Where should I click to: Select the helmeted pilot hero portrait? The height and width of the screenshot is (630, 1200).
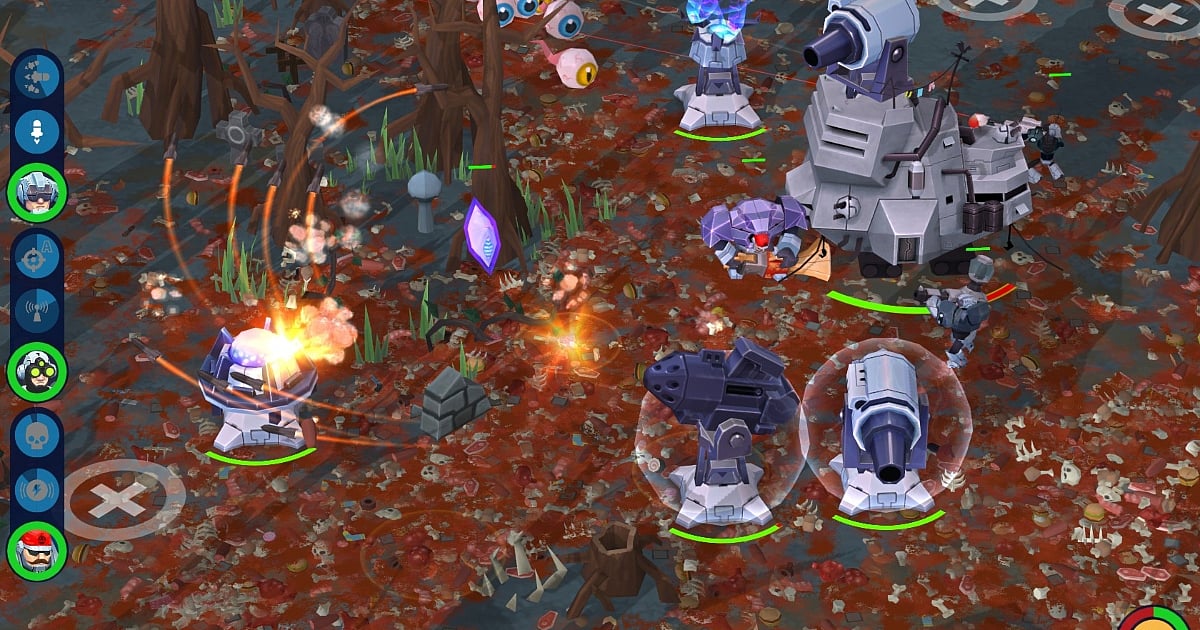point(37,192)
